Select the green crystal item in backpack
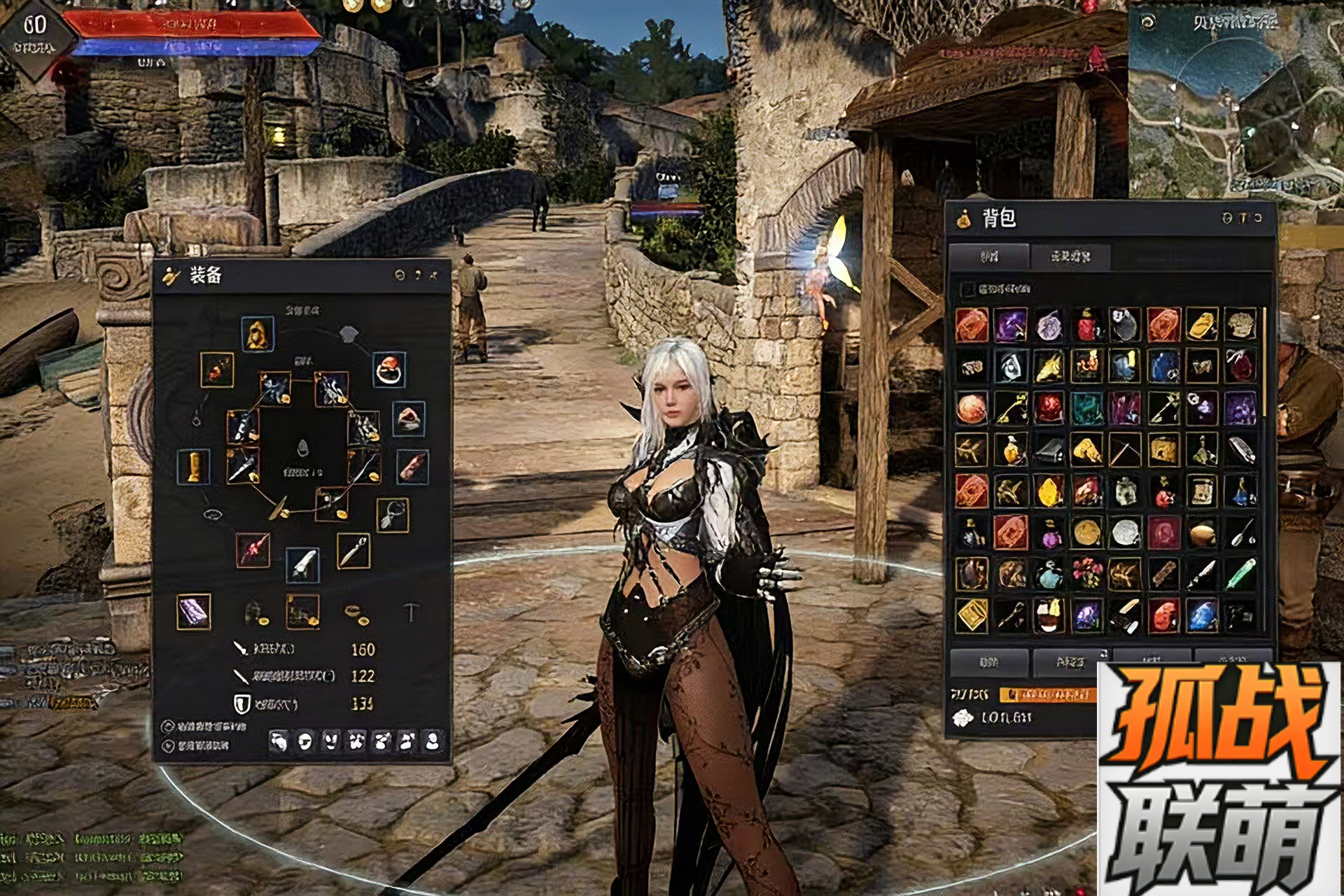This screenshot has height=896, width=1344. 1240,574
